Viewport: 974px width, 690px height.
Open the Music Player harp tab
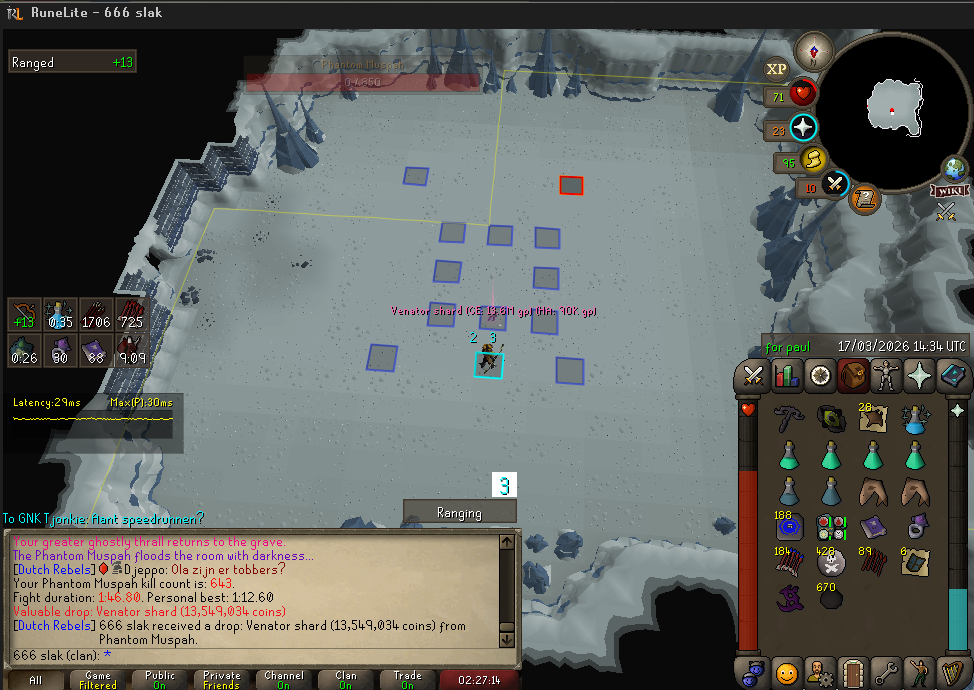[953, 671]
